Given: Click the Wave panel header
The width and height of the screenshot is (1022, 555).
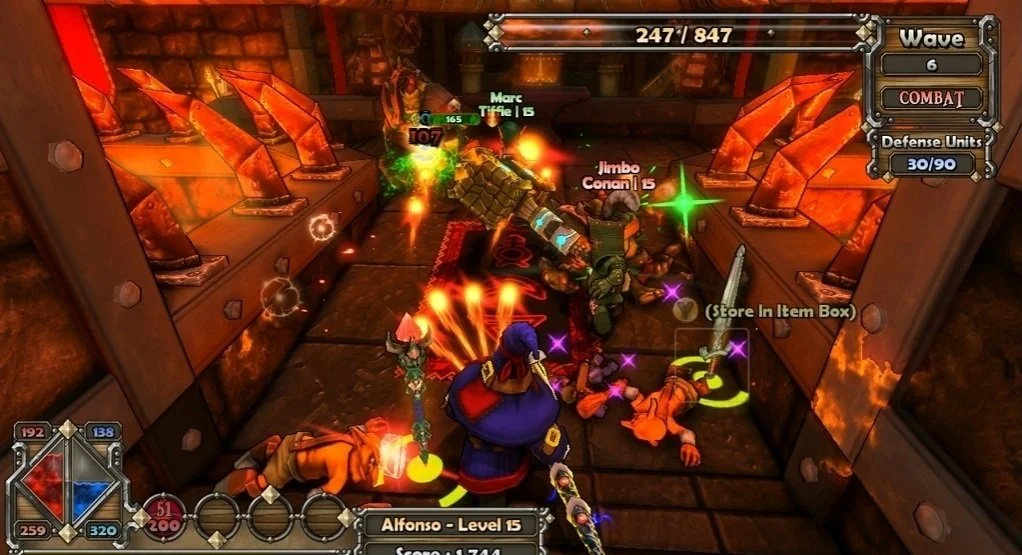Looking at the screenshot, I should [931, 39].
